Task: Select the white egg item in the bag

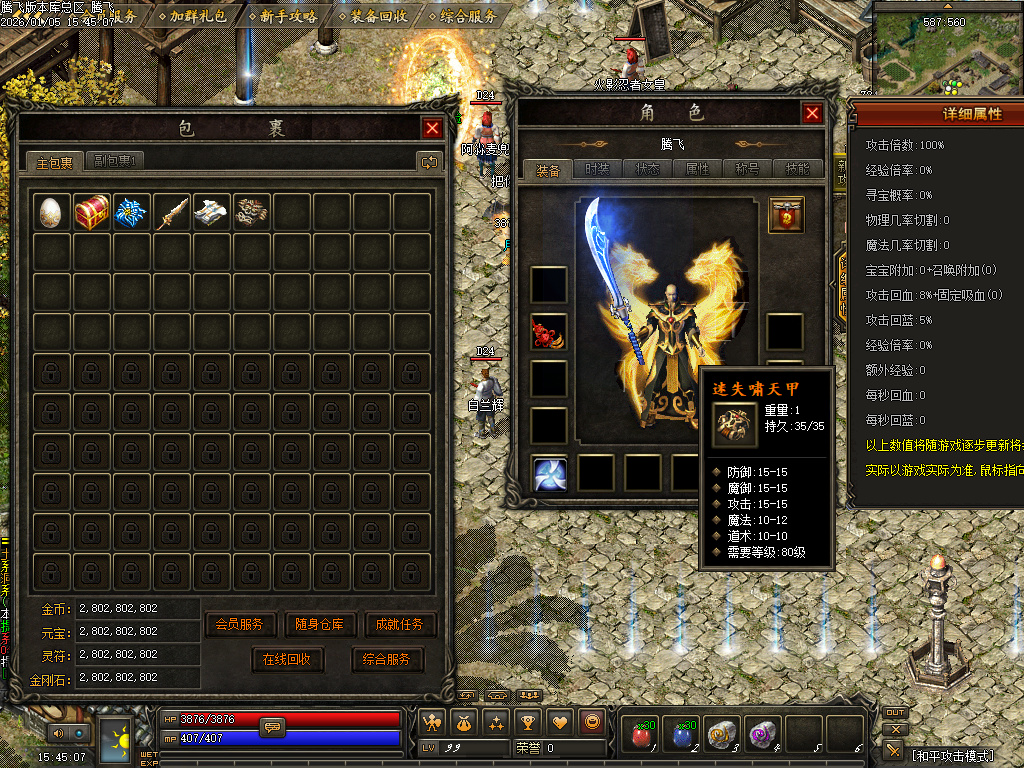Action: point(52,212)
